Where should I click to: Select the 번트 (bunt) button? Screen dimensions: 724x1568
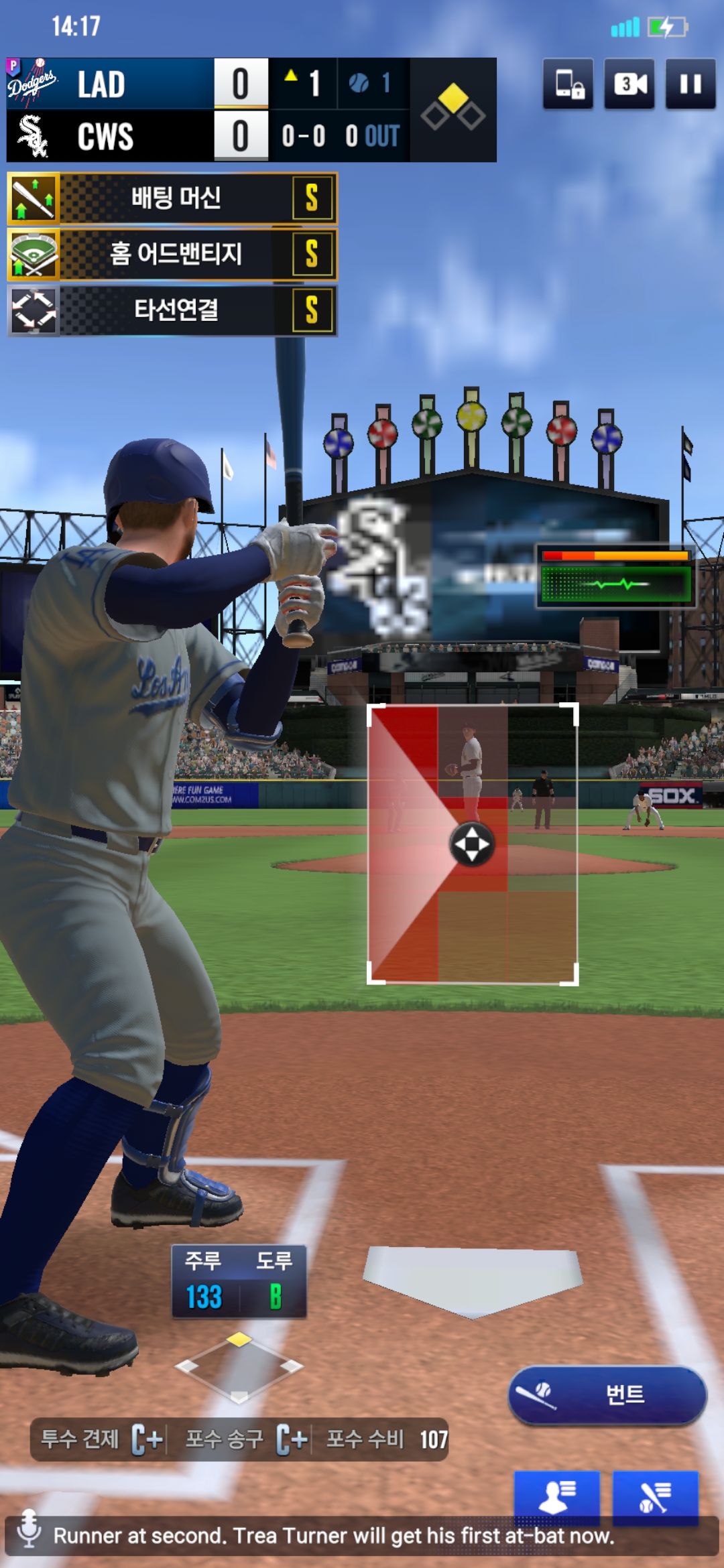coord(607,1395)
